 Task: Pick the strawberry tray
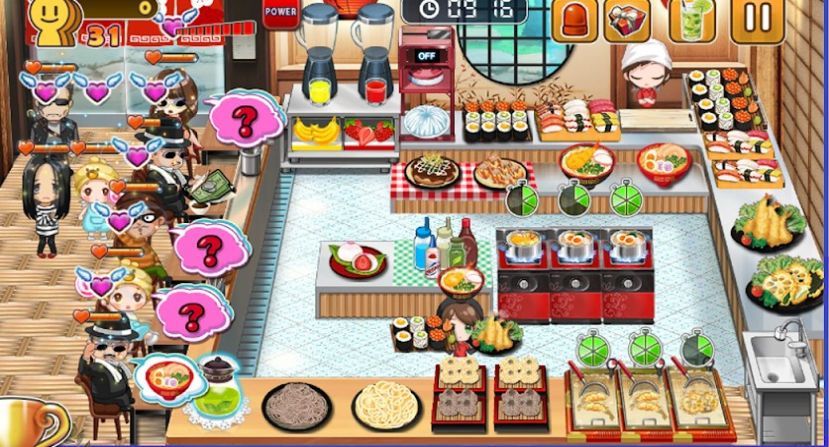(x=370, y=131)
